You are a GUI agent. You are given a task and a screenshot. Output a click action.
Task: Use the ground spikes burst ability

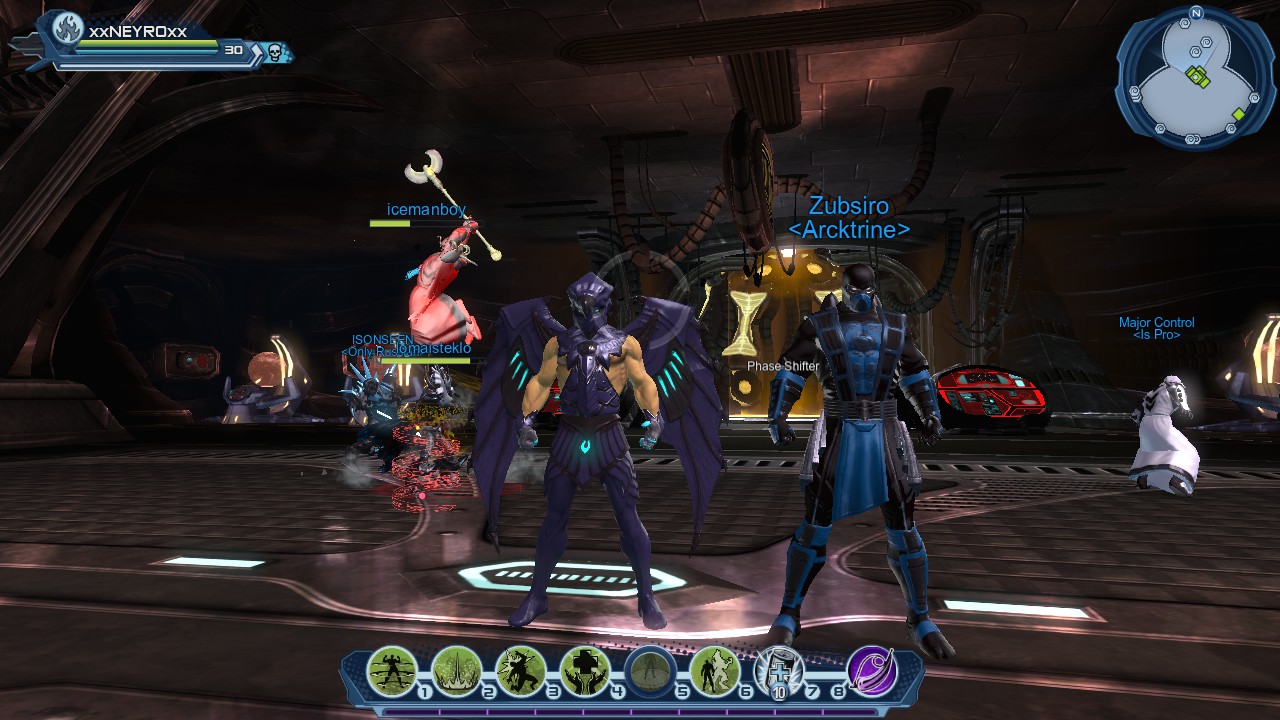pyautogui.click(x=457, y=670)
